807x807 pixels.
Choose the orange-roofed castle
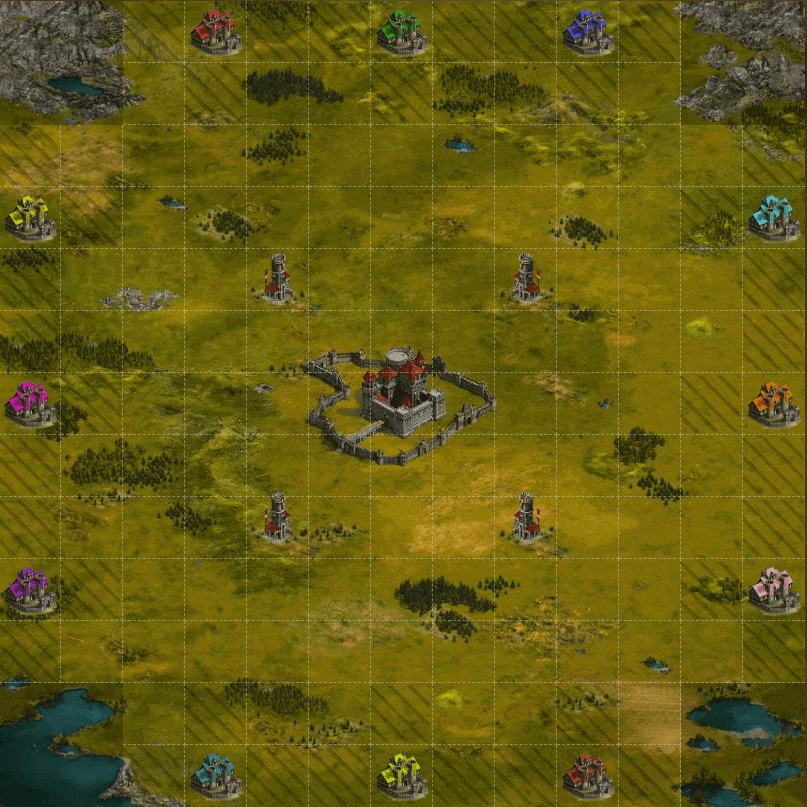(773, 403)
